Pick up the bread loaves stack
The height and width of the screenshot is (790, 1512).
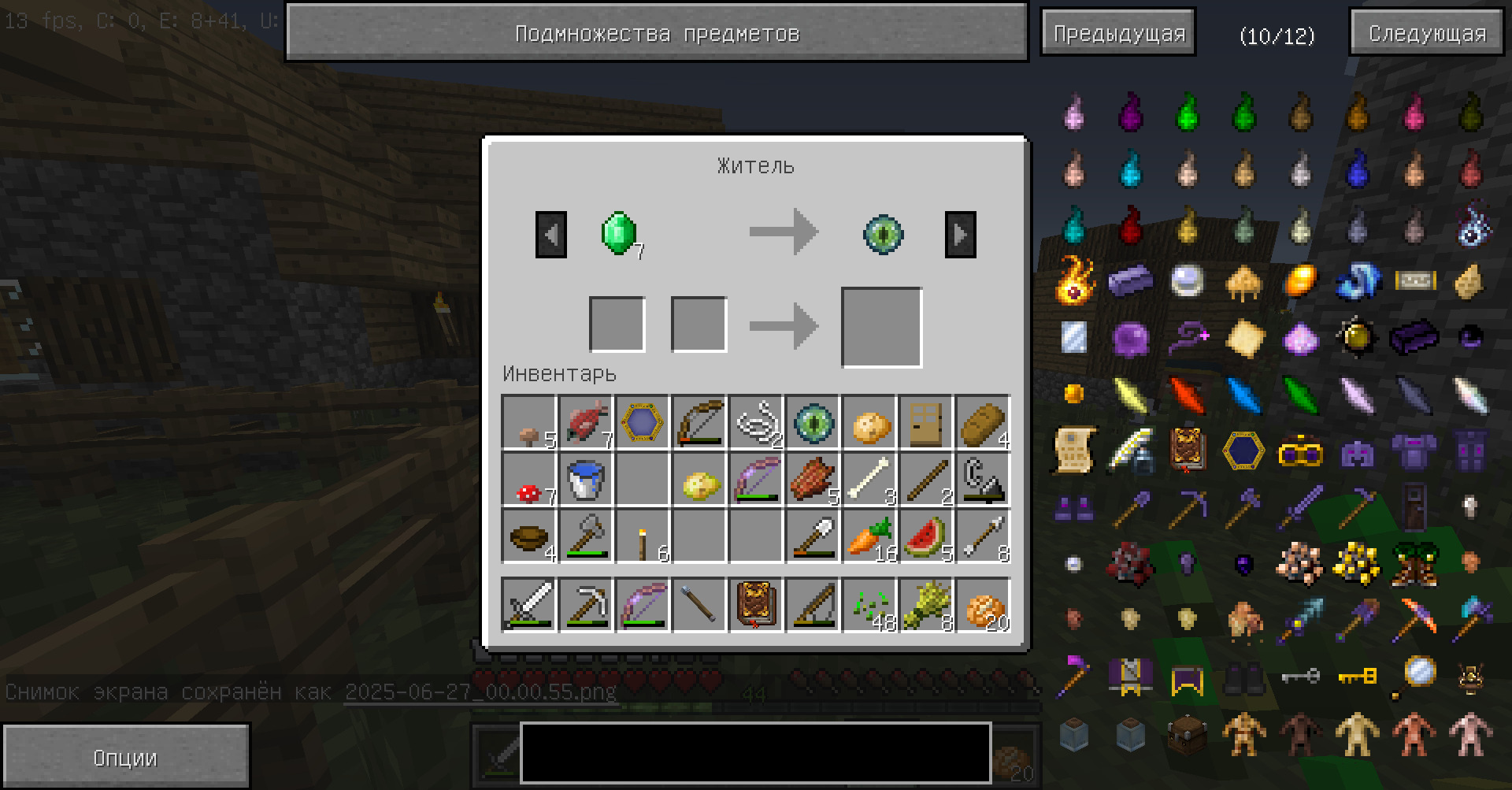pyautogui.click(x=983, y=423)
